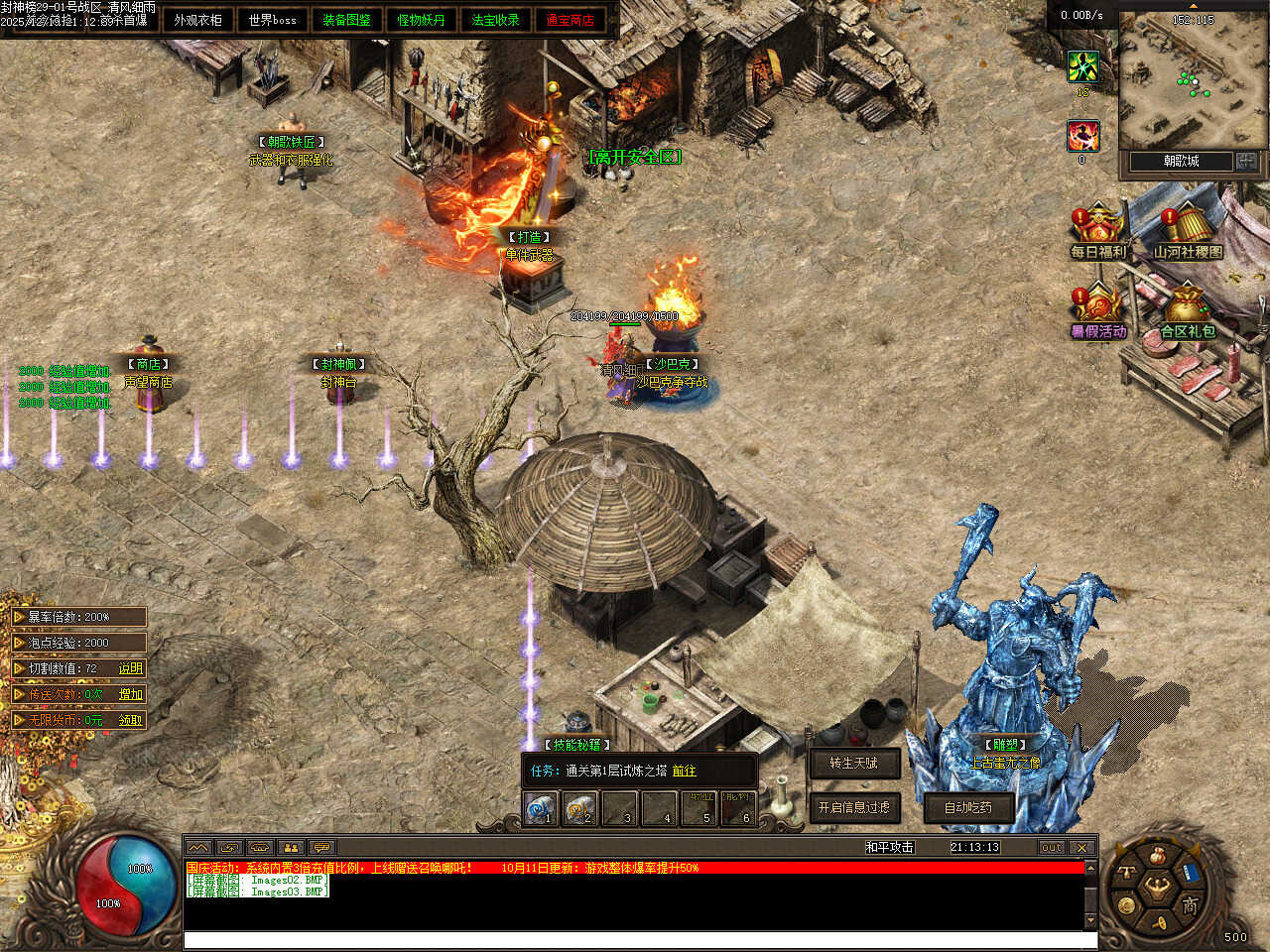Open the 暑假活动 event icon
This screenshot has height=952, width=1270.
pos(1097,309)
